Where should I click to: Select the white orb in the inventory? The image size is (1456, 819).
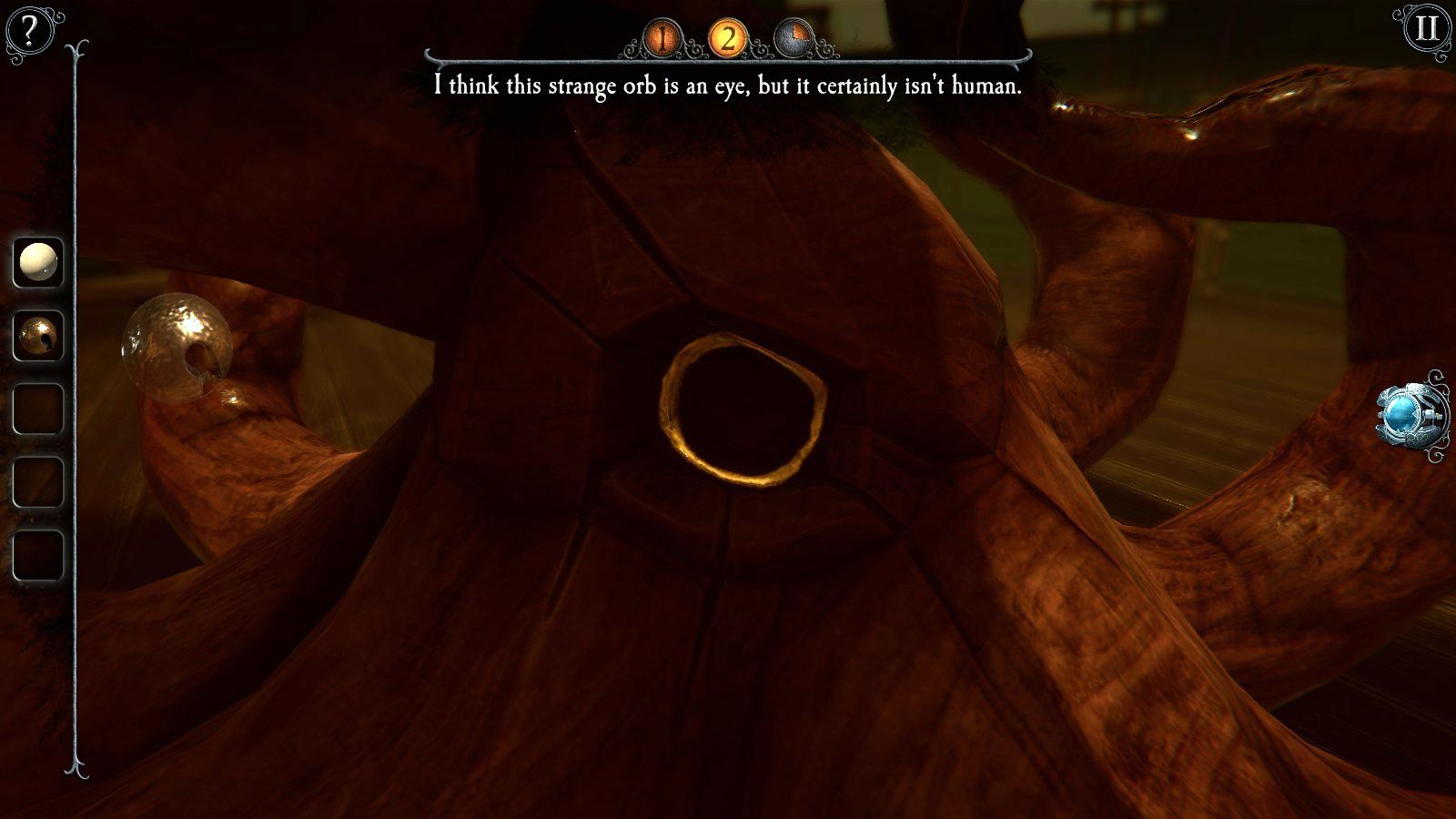[39, 261]
